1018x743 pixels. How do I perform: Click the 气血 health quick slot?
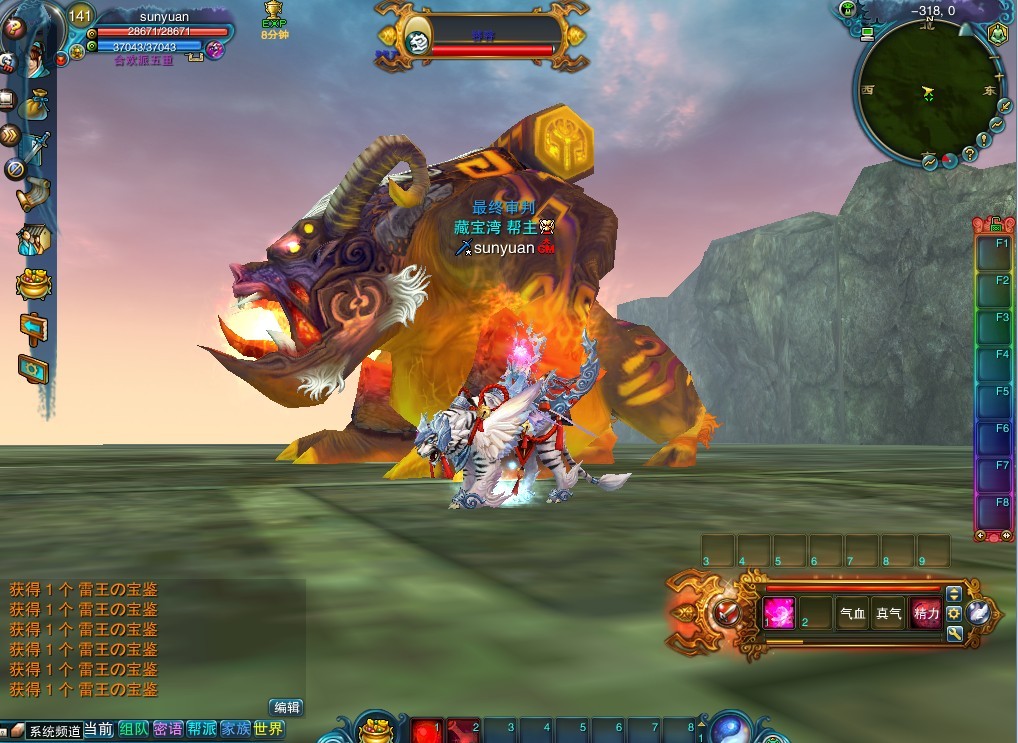852,613
